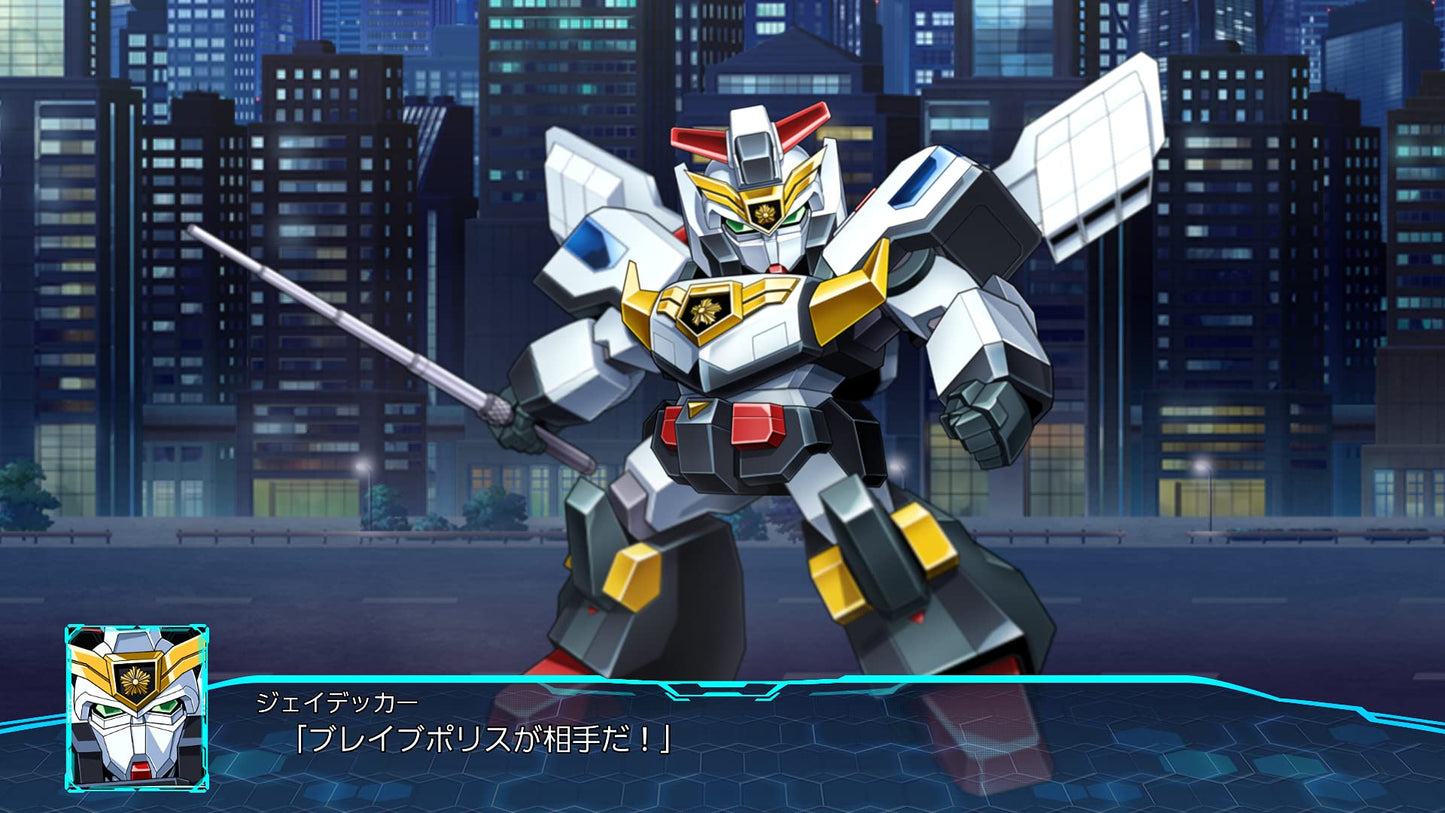Click the portrait frame's corner accent
Screen dimensions: 1445x813
click(x=72, y=630)
